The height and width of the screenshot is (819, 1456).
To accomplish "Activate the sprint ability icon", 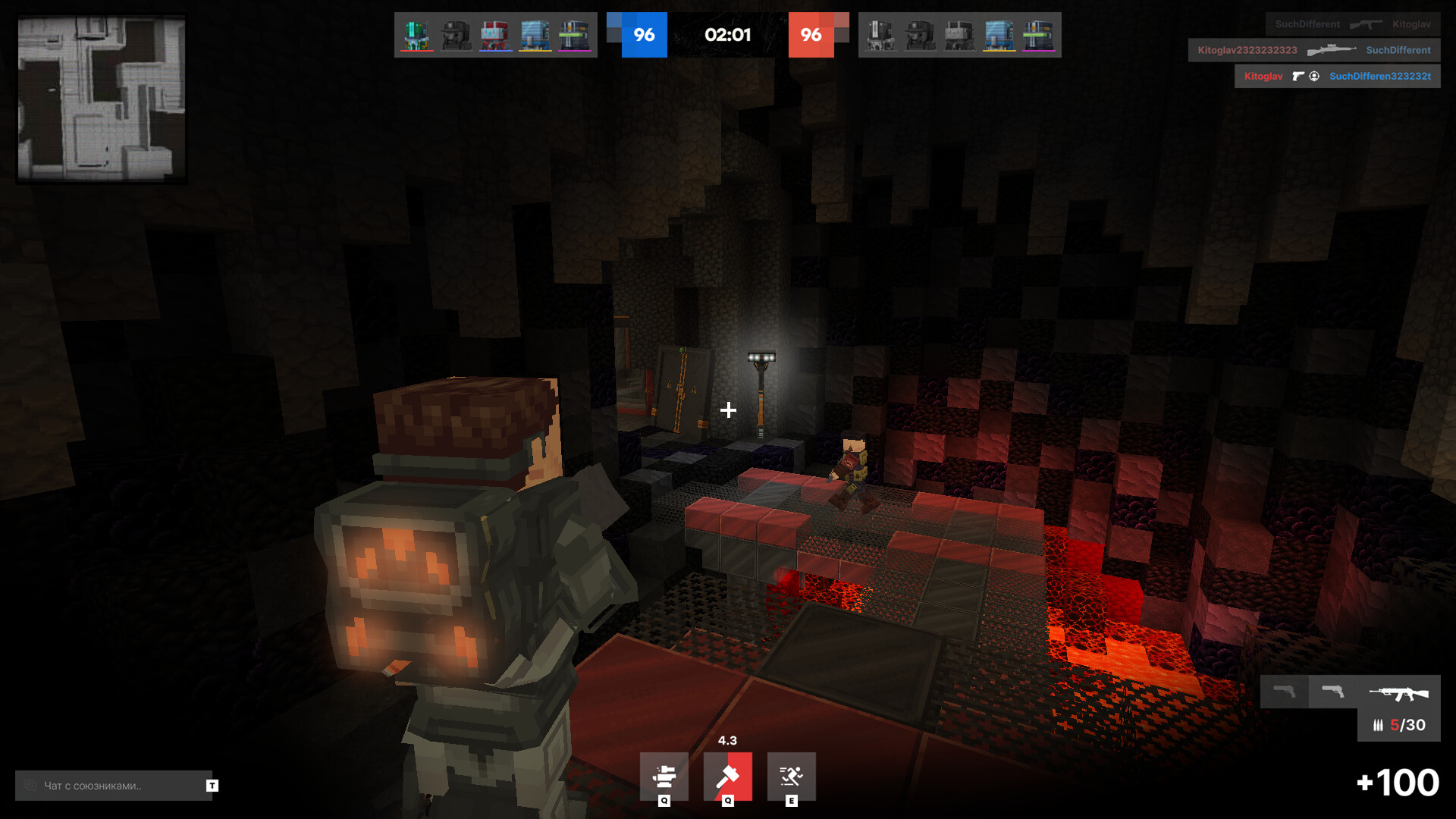I will 792,776.
